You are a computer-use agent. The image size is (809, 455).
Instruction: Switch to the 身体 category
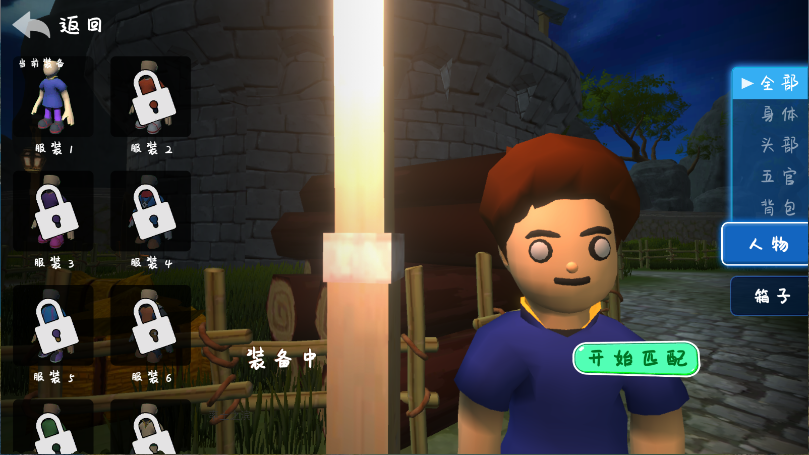coord(779,115)
